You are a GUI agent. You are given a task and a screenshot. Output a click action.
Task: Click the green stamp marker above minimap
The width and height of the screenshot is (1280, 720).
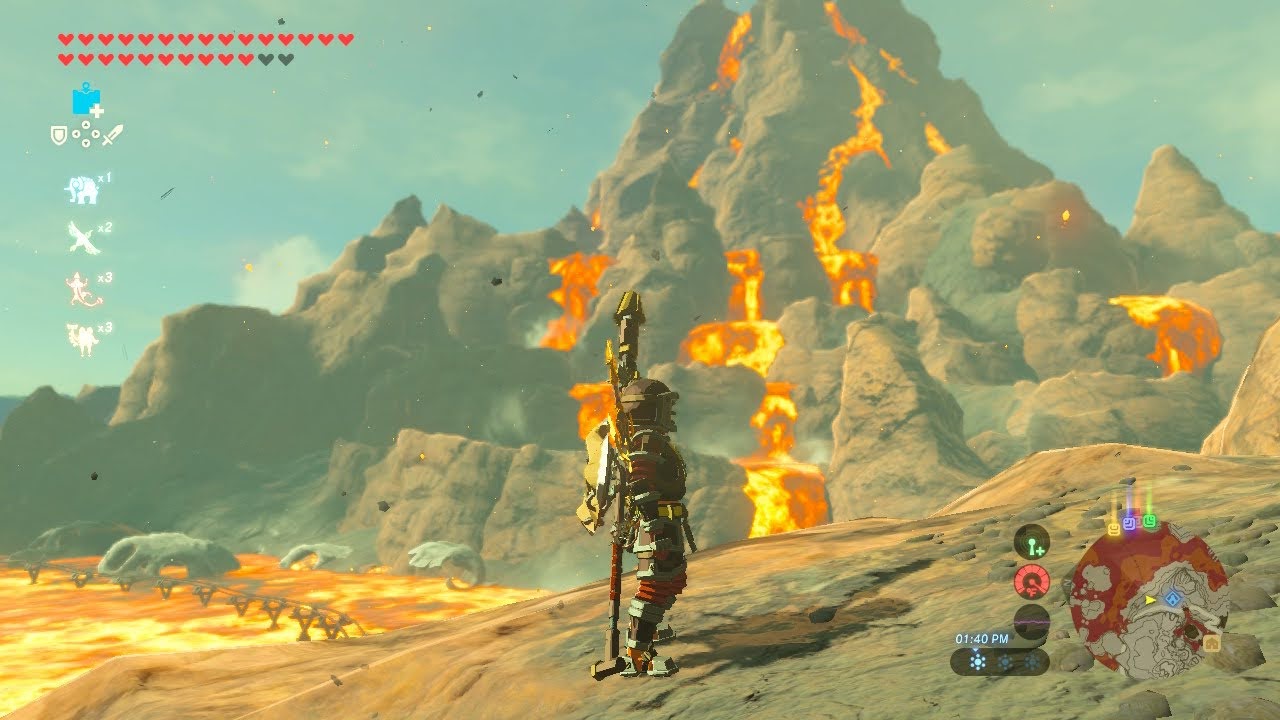point(1150,521)
